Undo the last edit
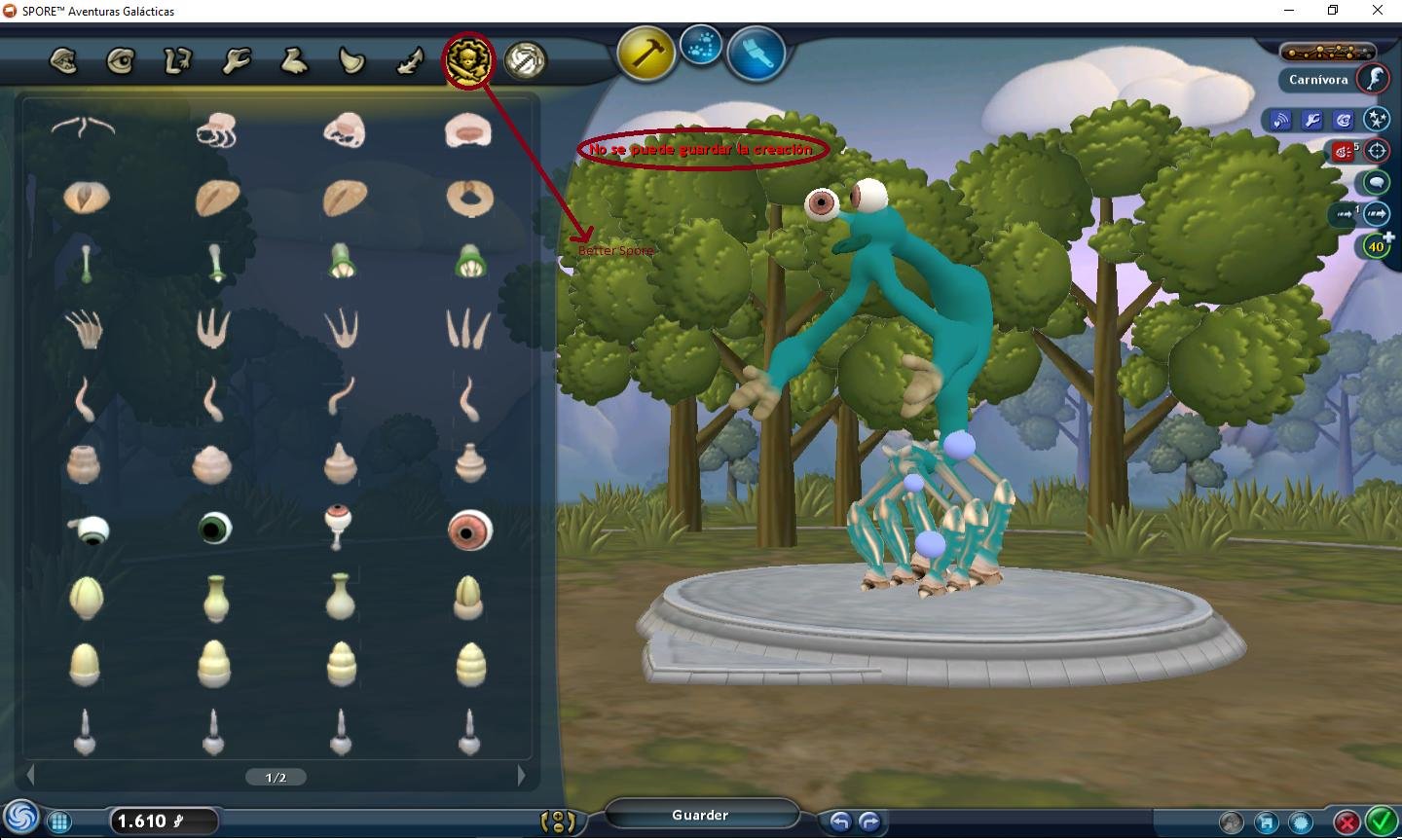Image resolution: width=1402 pixels, height=840 pixels. pyautogui.click(x=839, y=822)
